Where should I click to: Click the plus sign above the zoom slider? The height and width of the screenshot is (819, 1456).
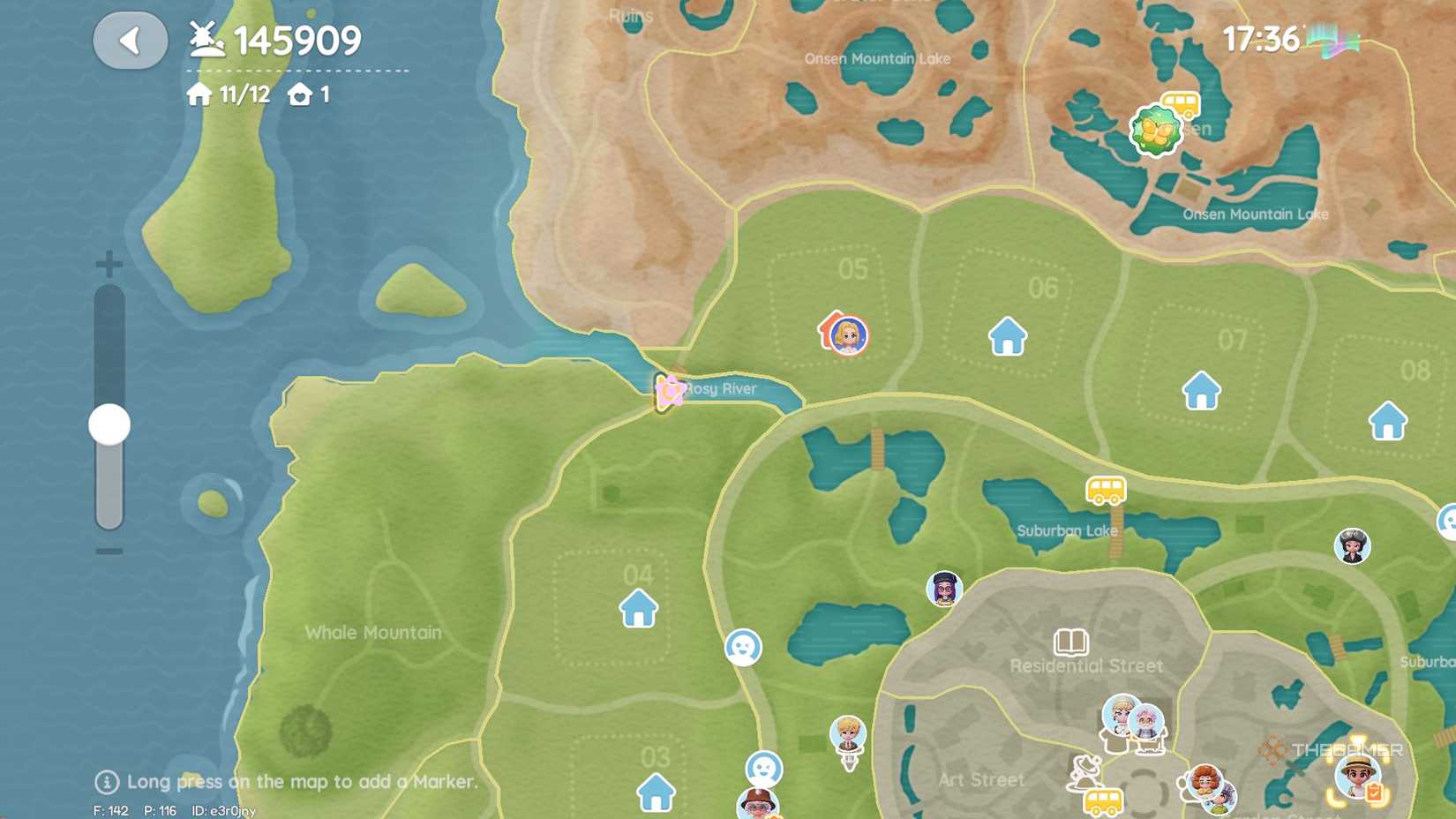[x=108, y=262]
